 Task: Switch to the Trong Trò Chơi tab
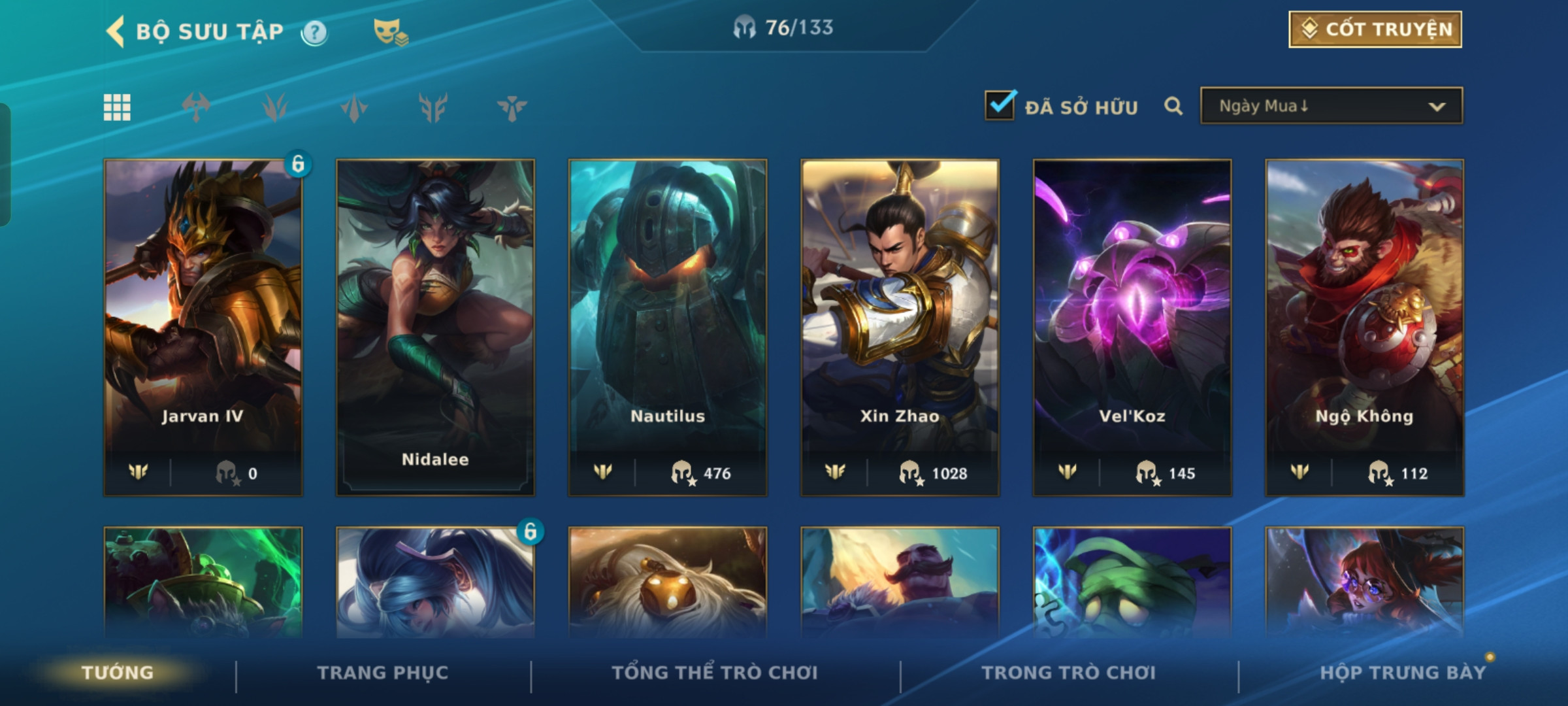[x=1068, y=673]
